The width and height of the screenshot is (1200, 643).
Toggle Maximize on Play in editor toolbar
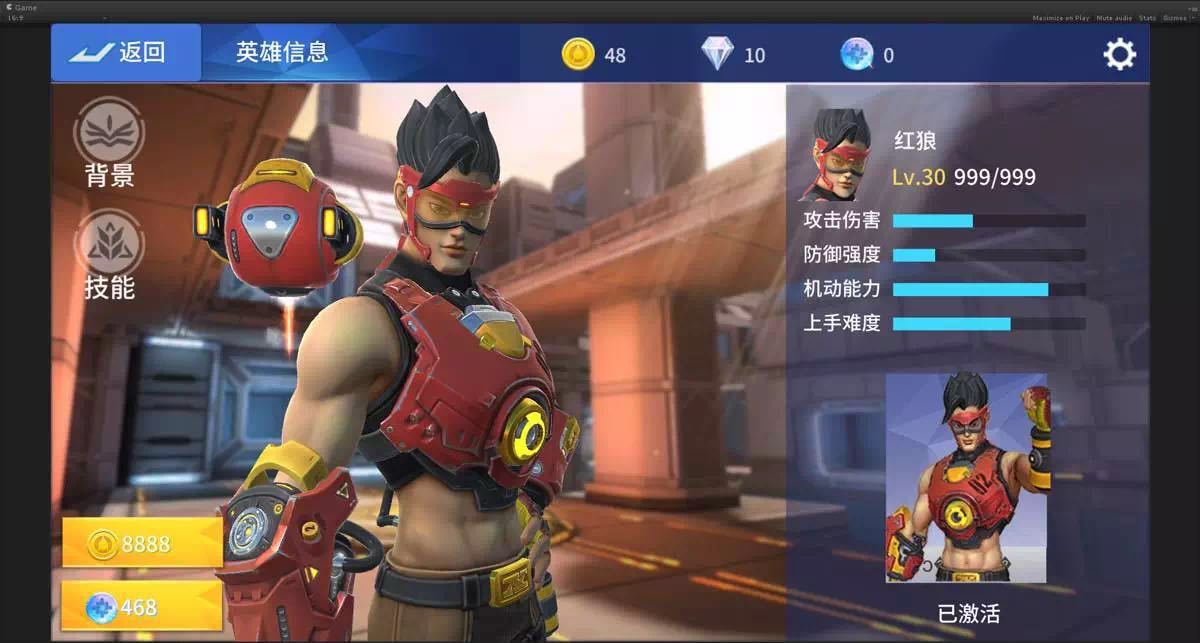pos(1060,18)
